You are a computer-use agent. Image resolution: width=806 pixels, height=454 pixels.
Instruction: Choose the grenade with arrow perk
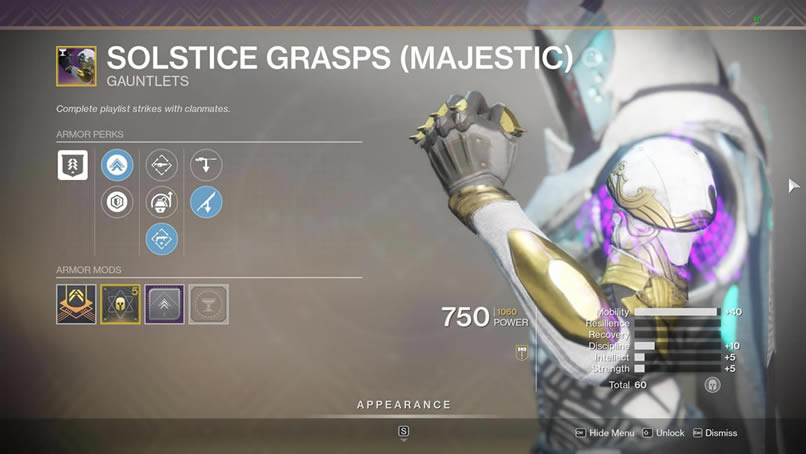161,203
